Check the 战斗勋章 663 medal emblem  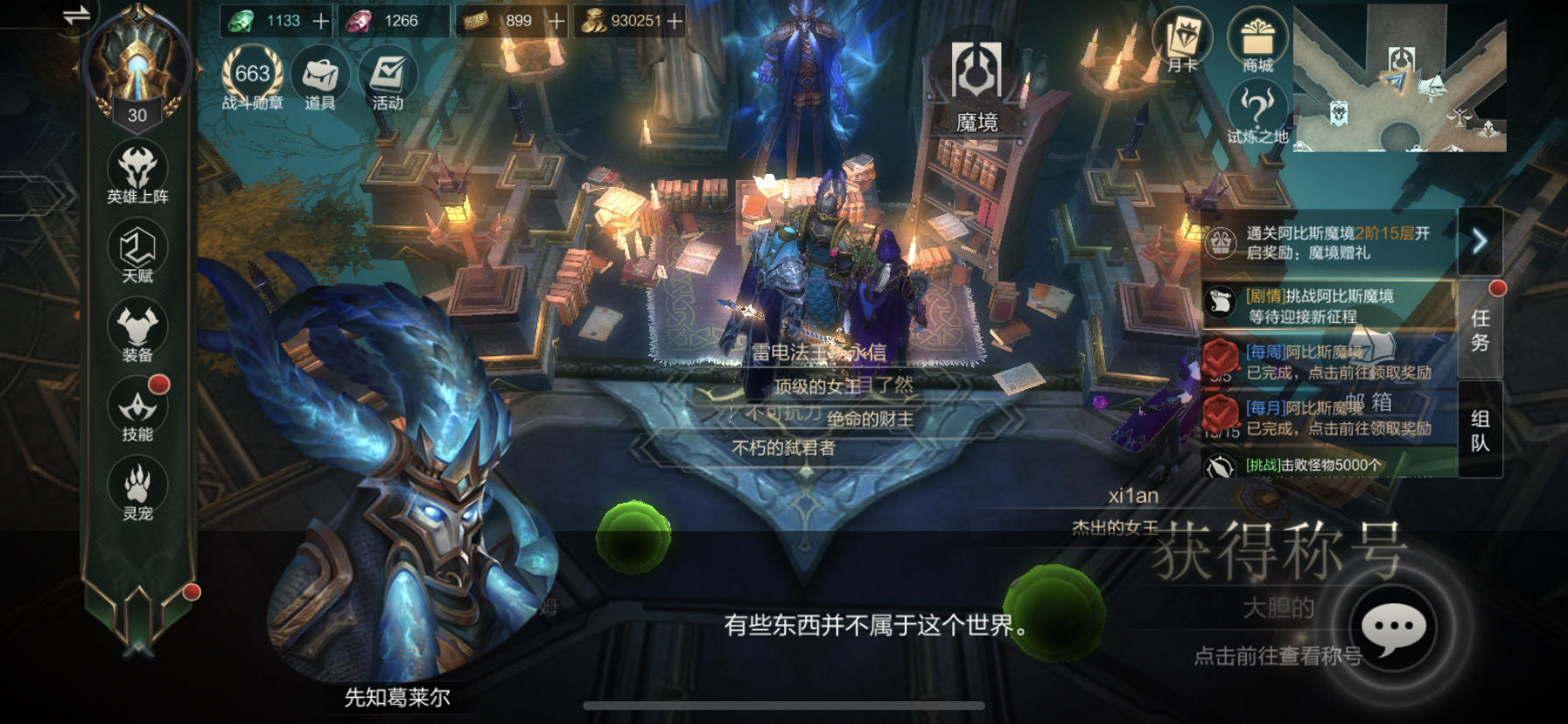(252, 73)
